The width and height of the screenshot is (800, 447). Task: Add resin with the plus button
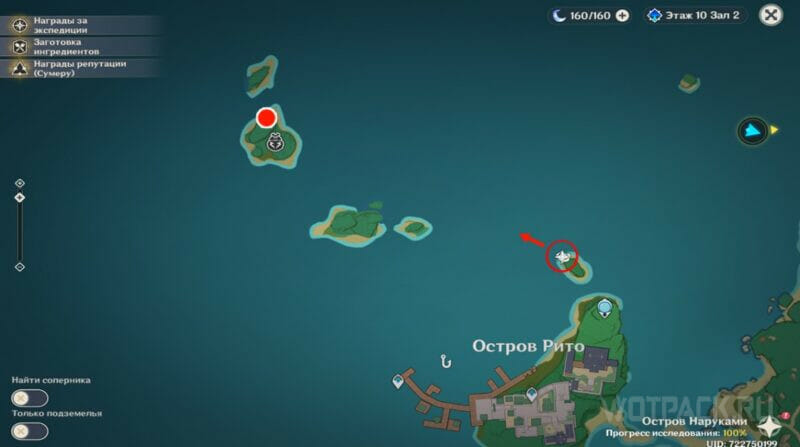623,15
